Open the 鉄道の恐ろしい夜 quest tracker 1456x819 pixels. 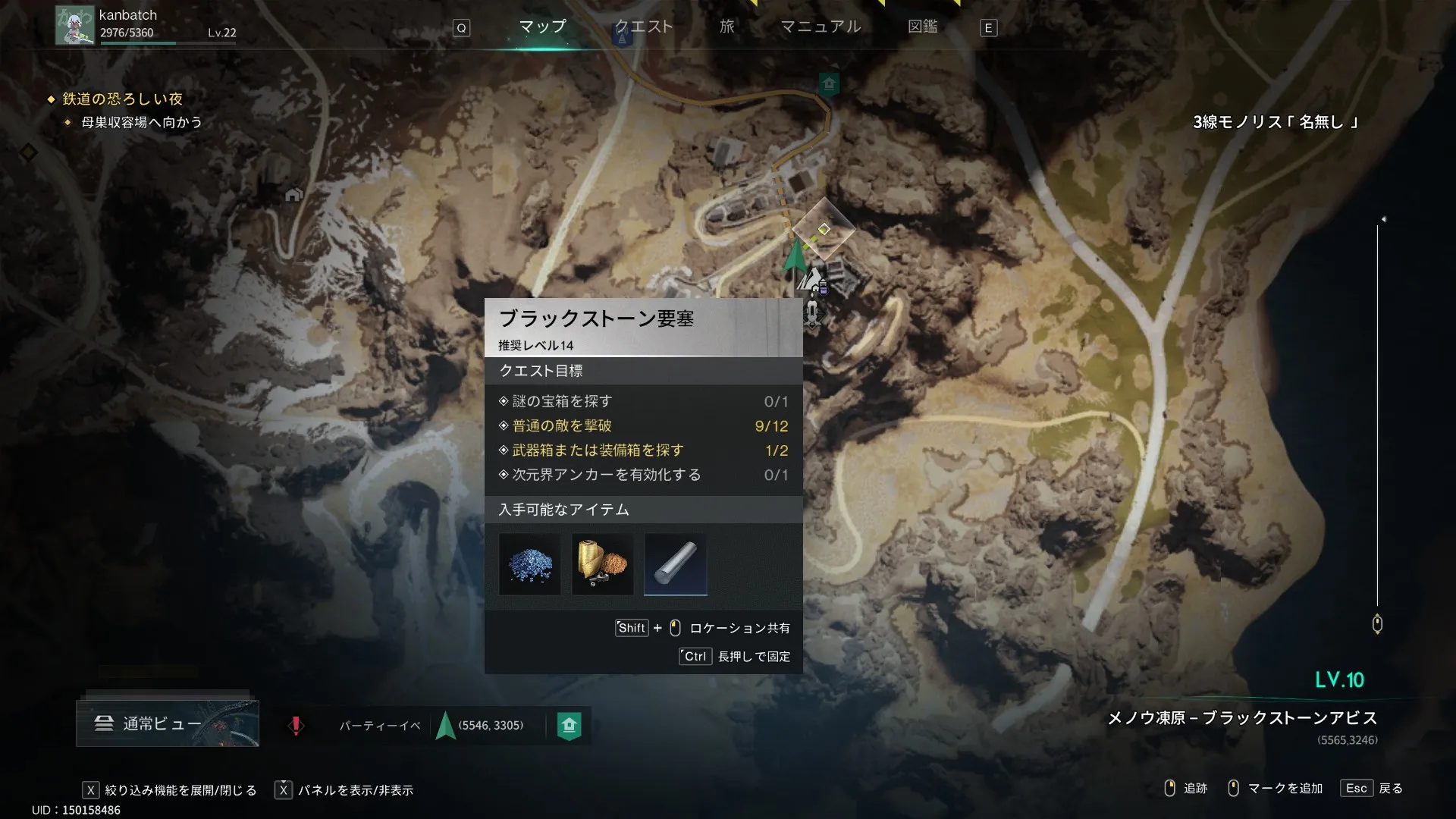(x=122, y=99)
